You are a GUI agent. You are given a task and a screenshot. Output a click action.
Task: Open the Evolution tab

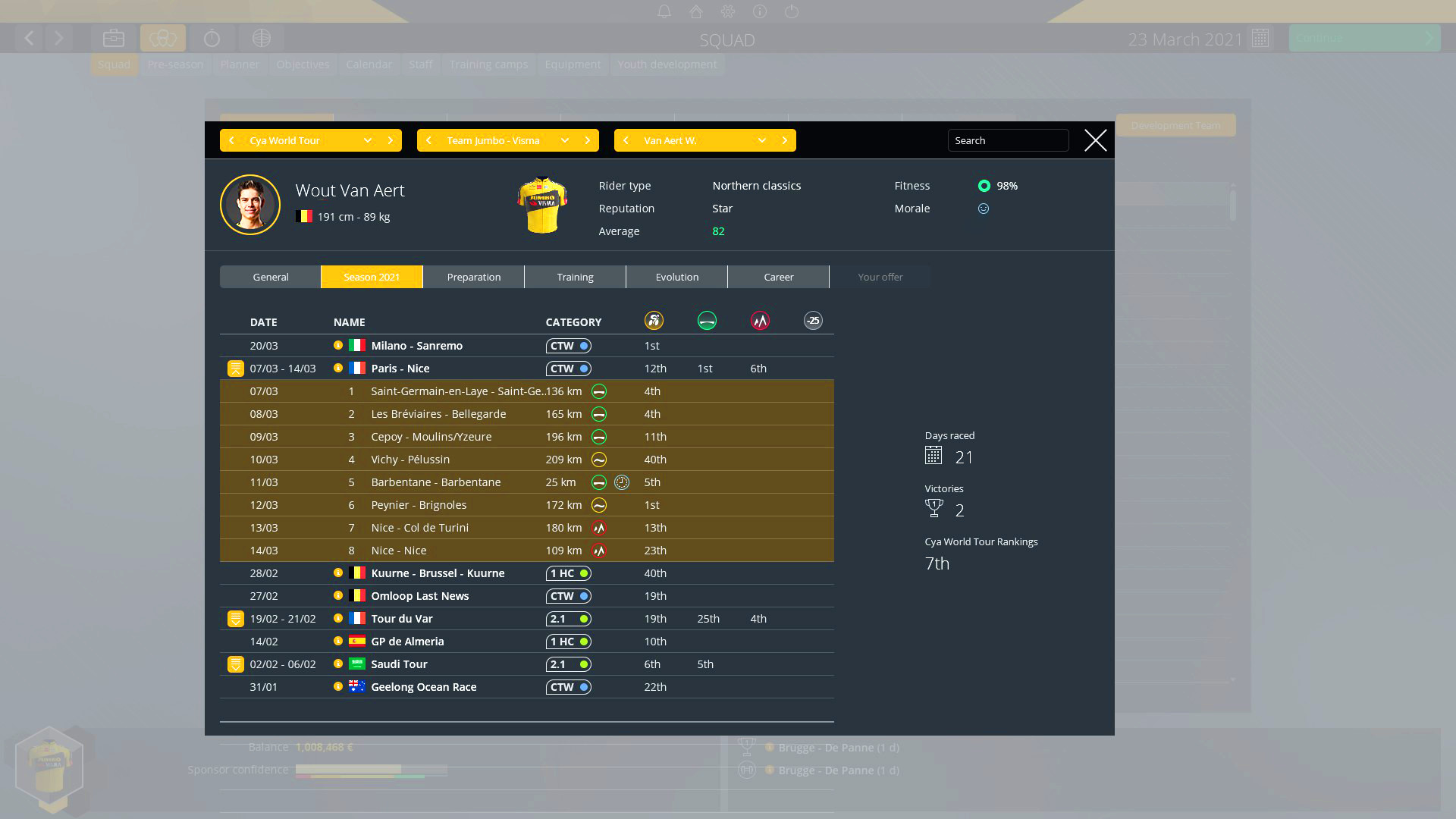pos(676,276)
